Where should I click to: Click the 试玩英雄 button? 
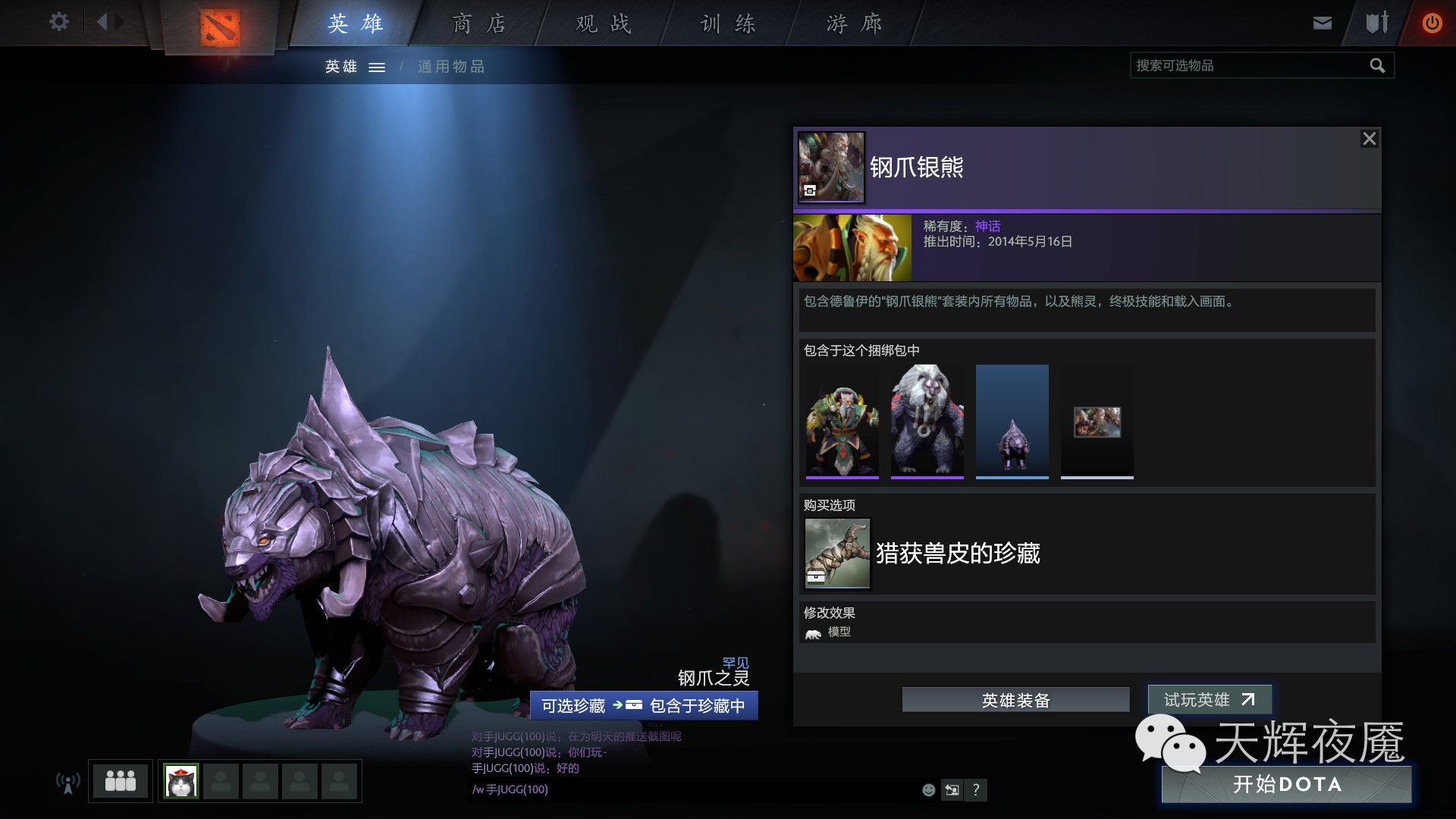[1209, 700]
